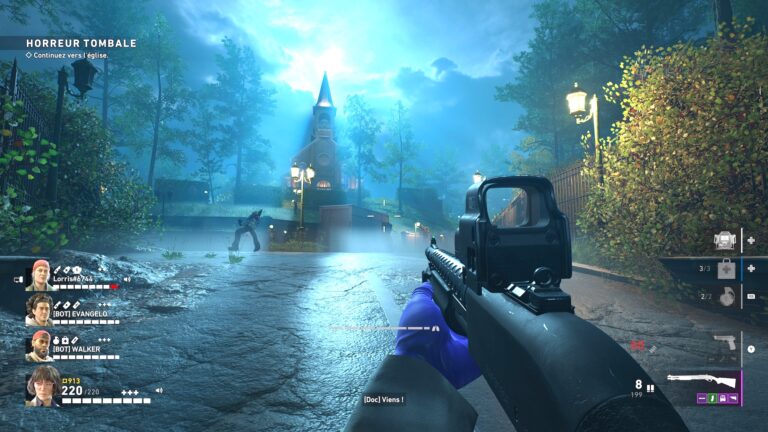Image resolution: width=768 pixels, height=432 pixels.
Task: Select bot Walker's portrait
Action: coord(39,346)
